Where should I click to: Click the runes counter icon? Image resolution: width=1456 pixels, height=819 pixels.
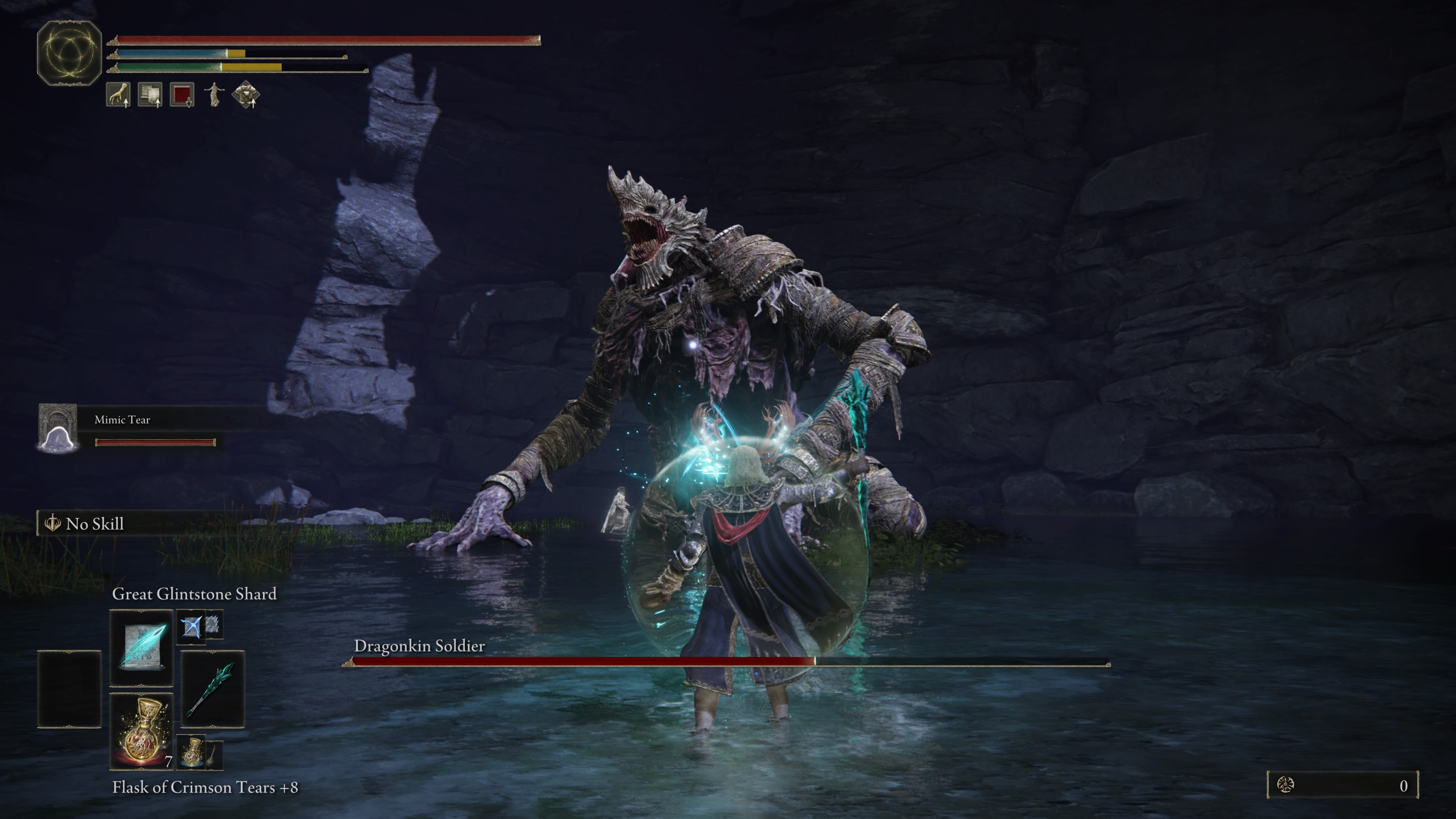pos(1285,785)
